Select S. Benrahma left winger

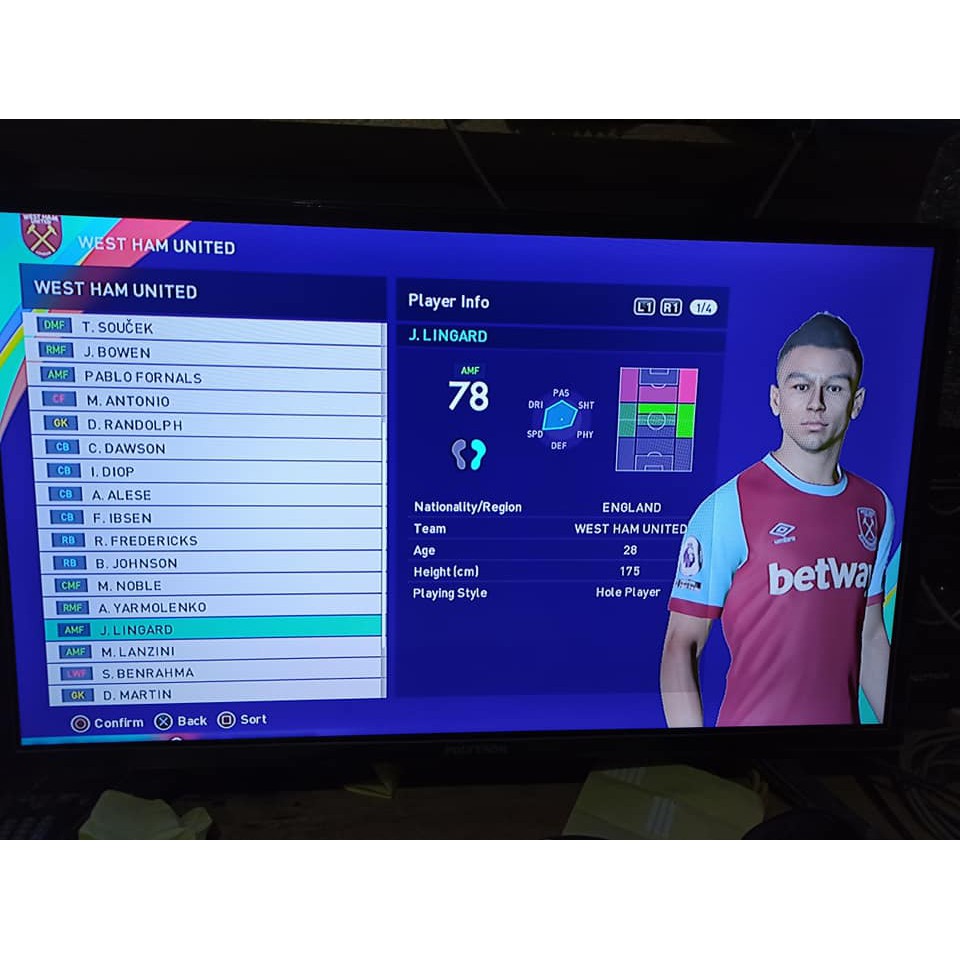pos(217,673)
